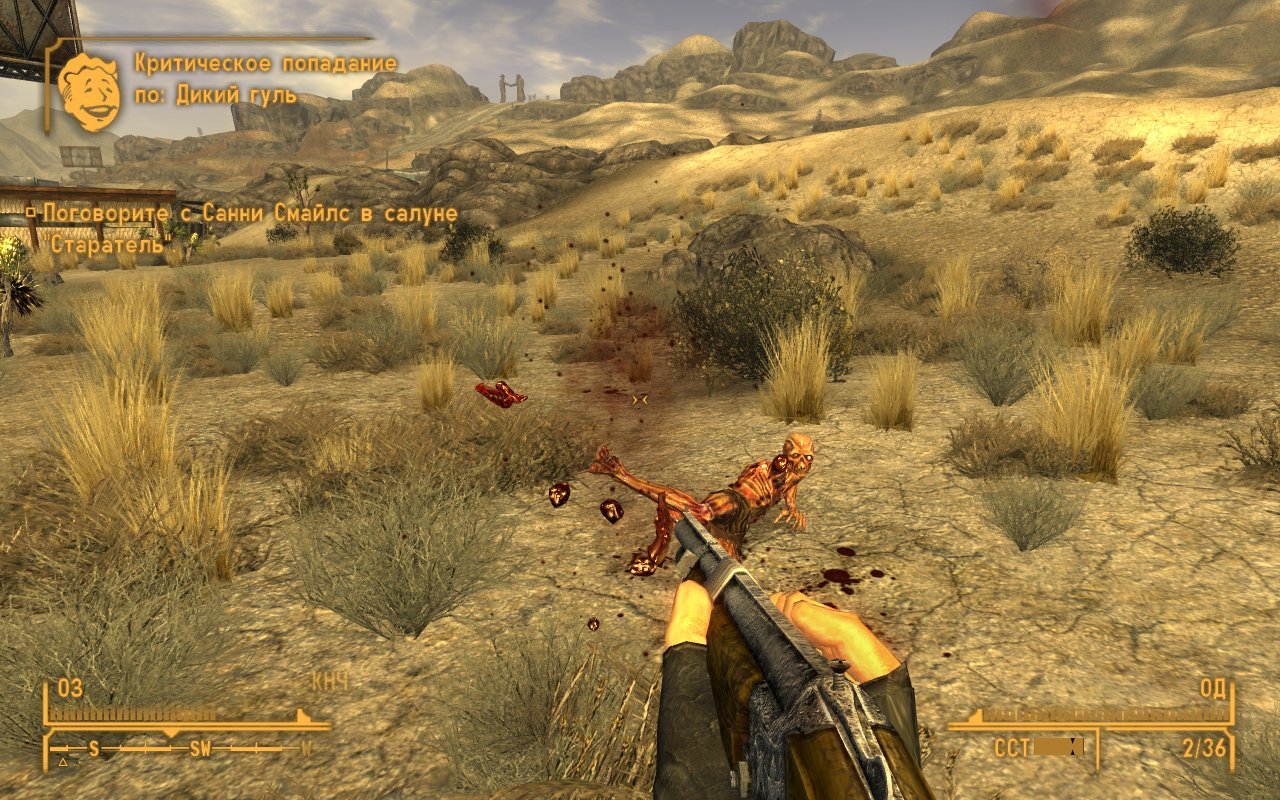Select the quest marker triangle on compass
Image resolution: width=1280 pixels, height=800 pixels.
point(62,762)
